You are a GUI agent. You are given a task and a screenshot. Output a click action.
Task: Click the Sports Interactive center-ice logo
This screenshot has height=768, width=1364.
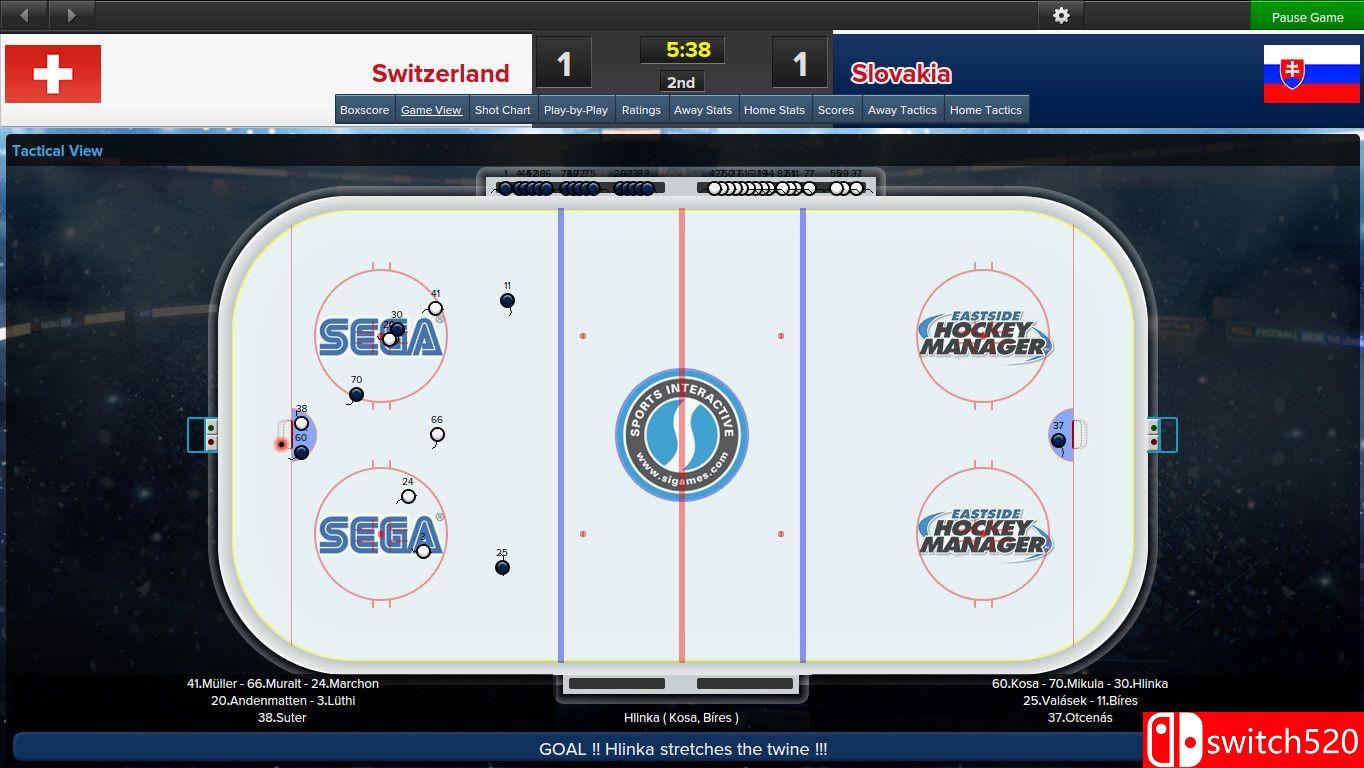[x=681, y=434]
